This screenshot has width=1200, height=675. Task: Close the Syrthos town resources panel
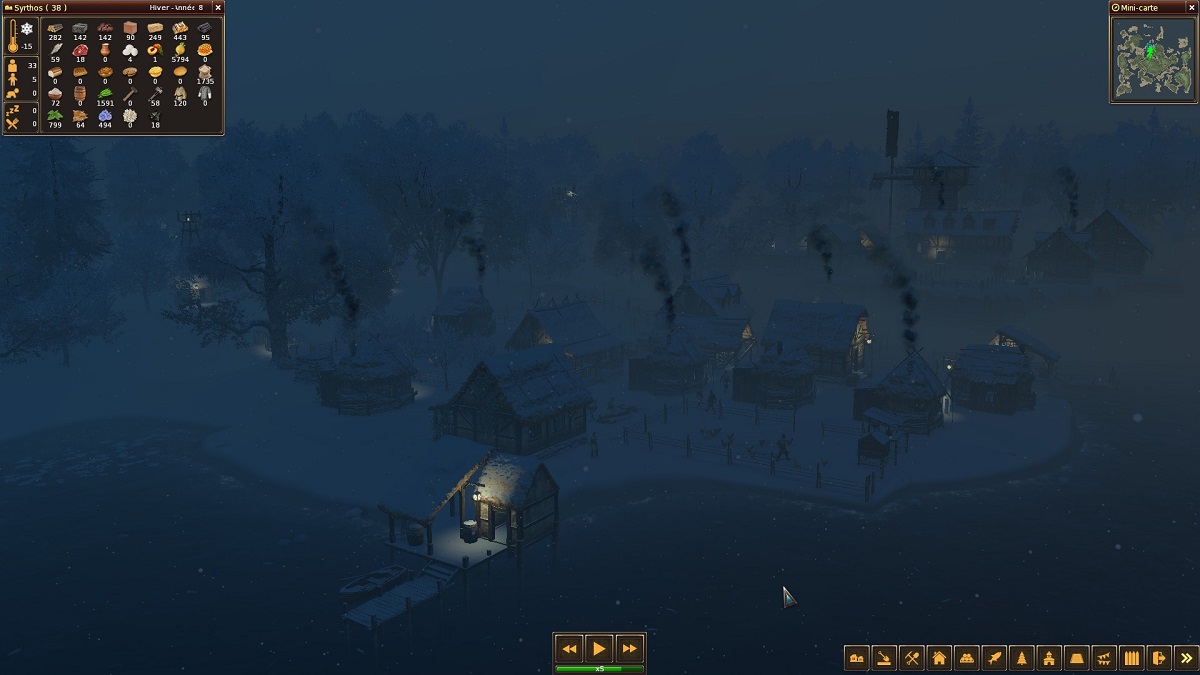point(218,7)
